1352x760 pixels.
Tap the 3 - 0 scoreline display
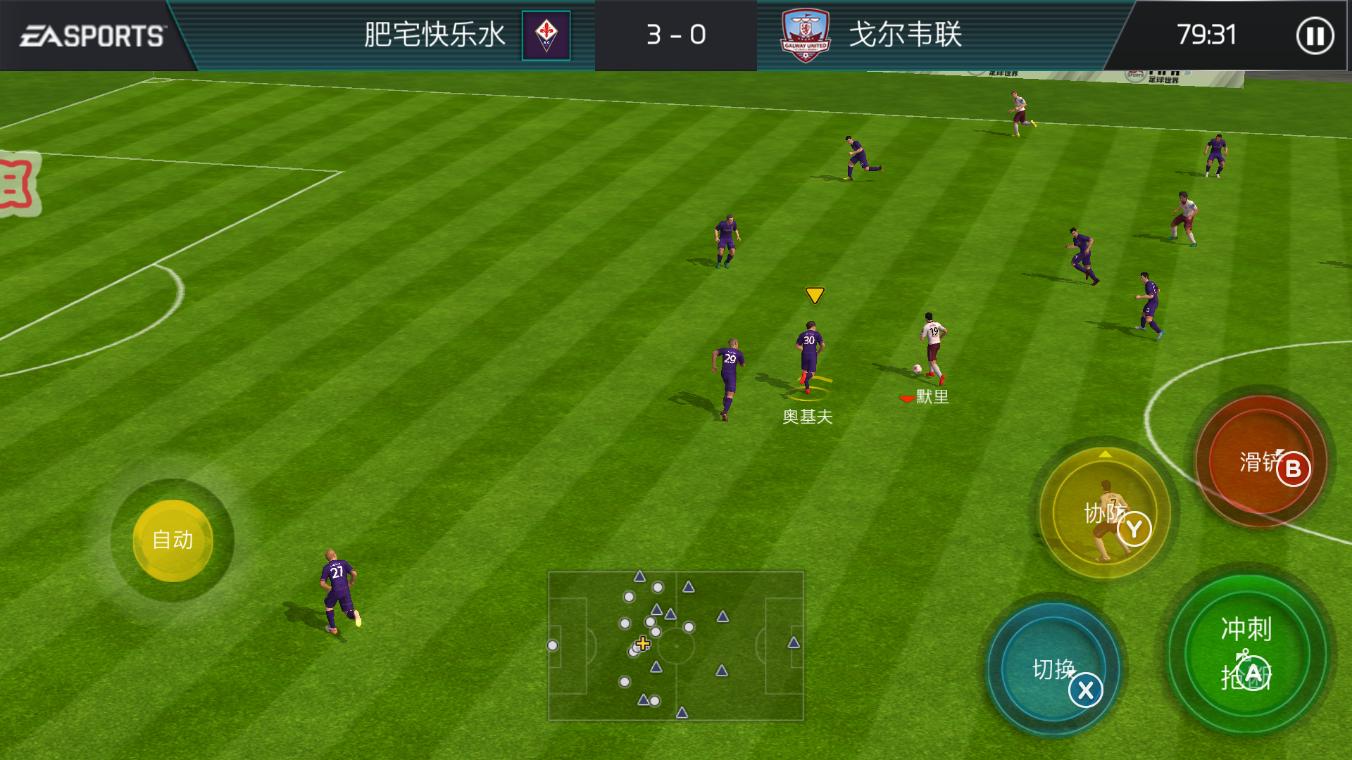click(676, 34)
